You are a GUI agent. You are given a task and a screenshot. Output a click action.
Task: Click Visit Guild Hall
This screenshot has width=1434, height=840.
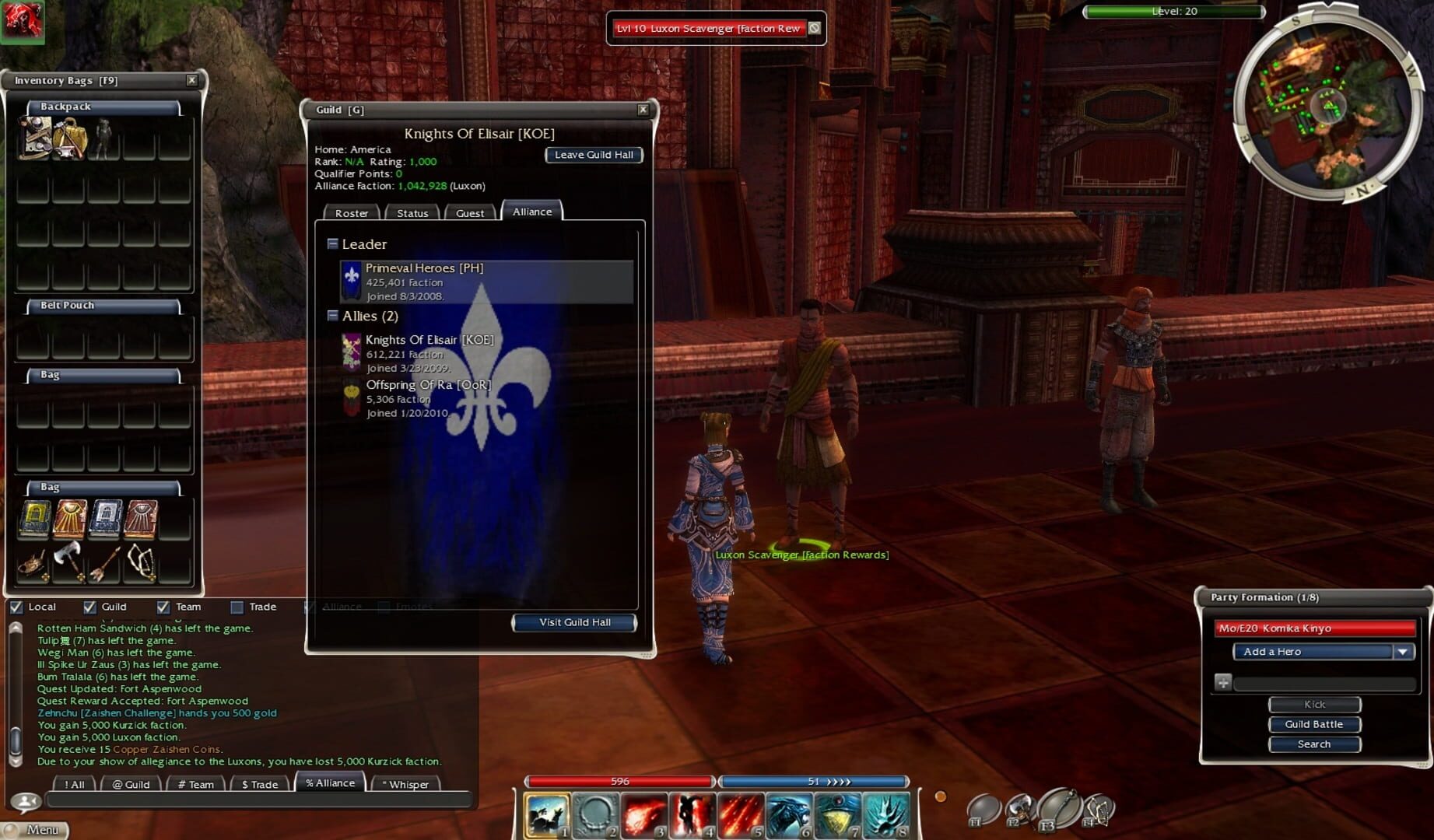click(x=573, y=622)
